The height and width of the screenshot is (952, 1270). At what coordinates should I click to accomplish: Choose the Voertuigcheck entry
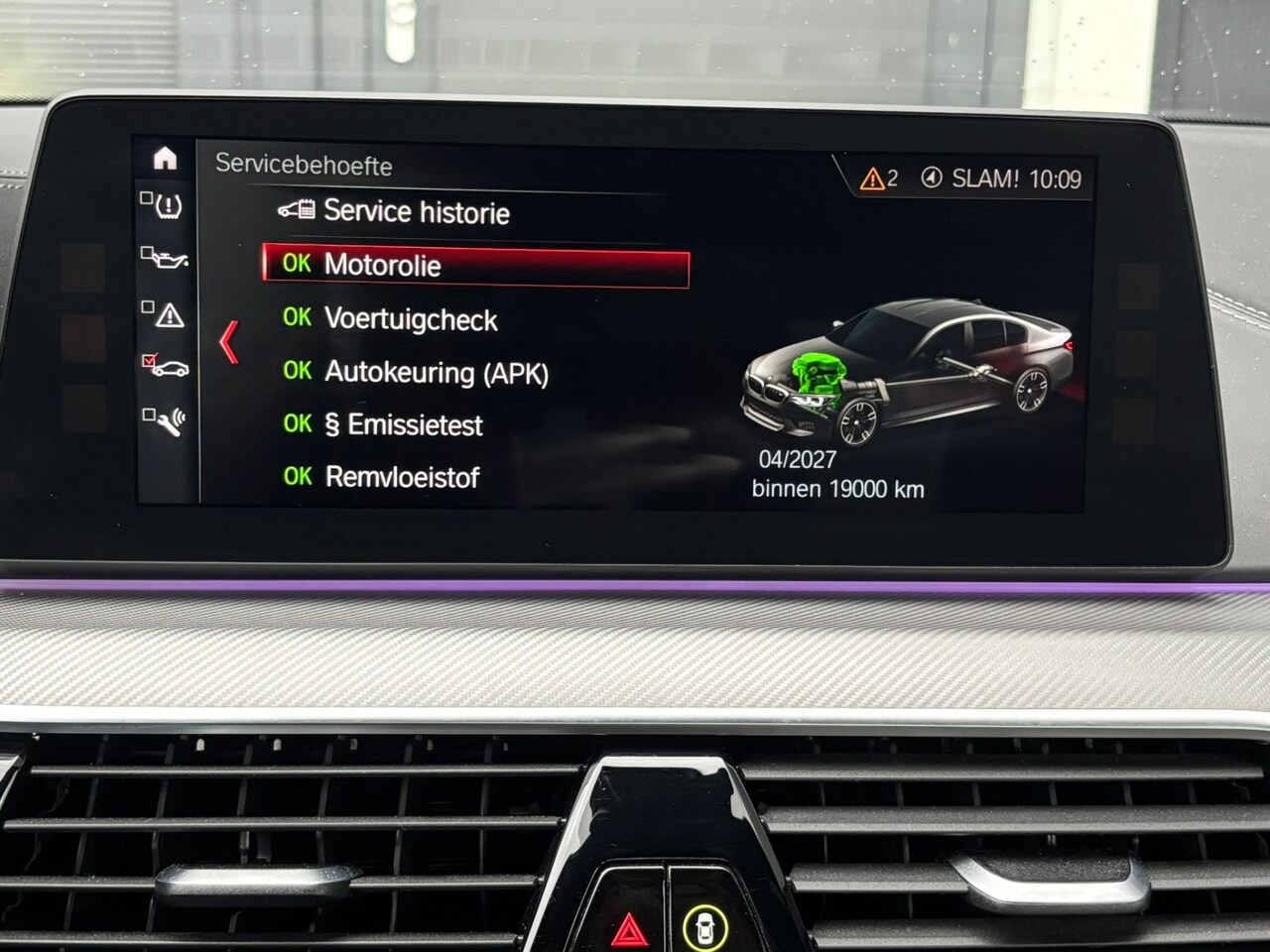pos(410,319)
